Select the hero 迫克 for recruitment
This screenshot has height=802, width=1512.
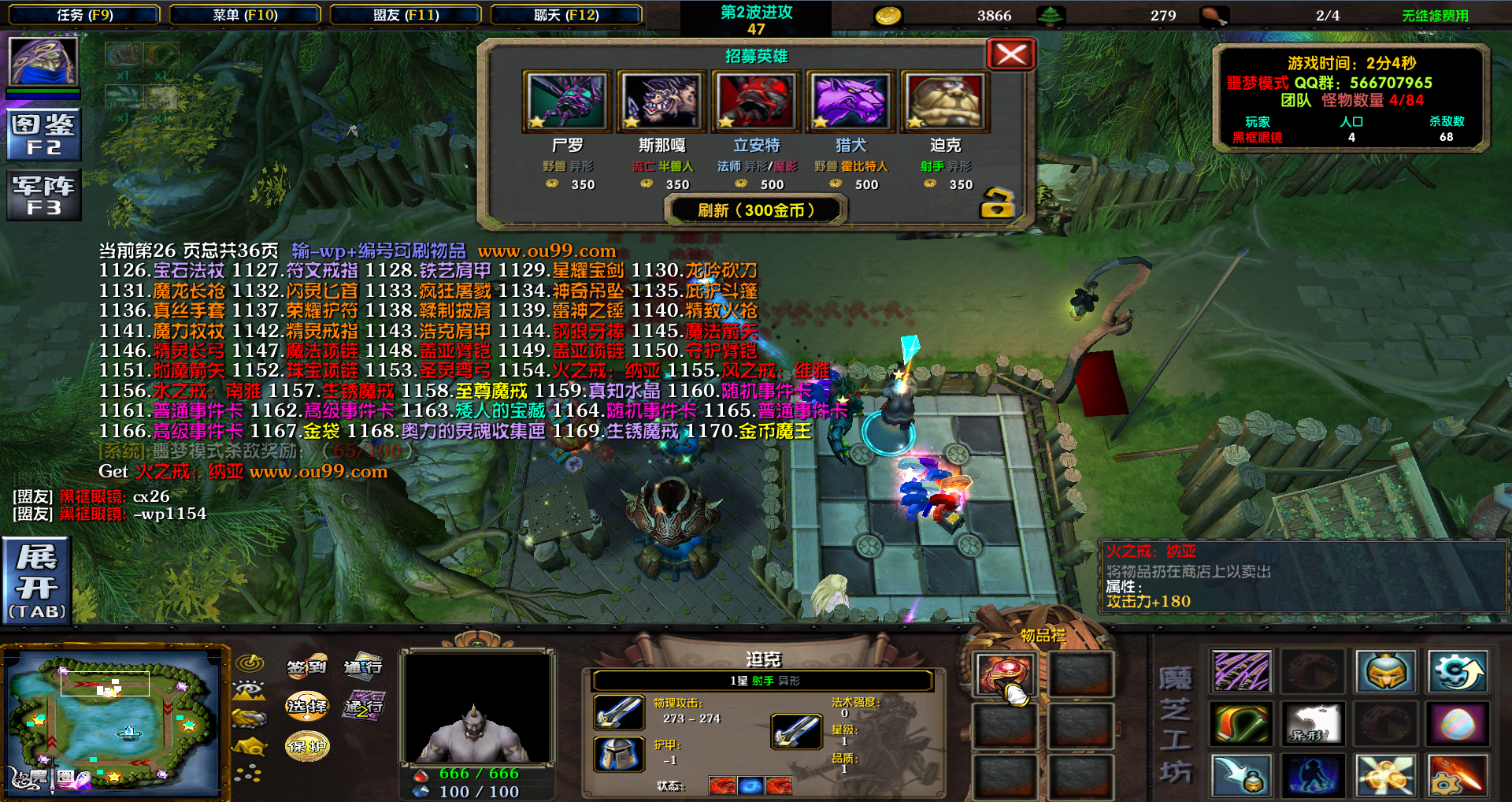945,102
